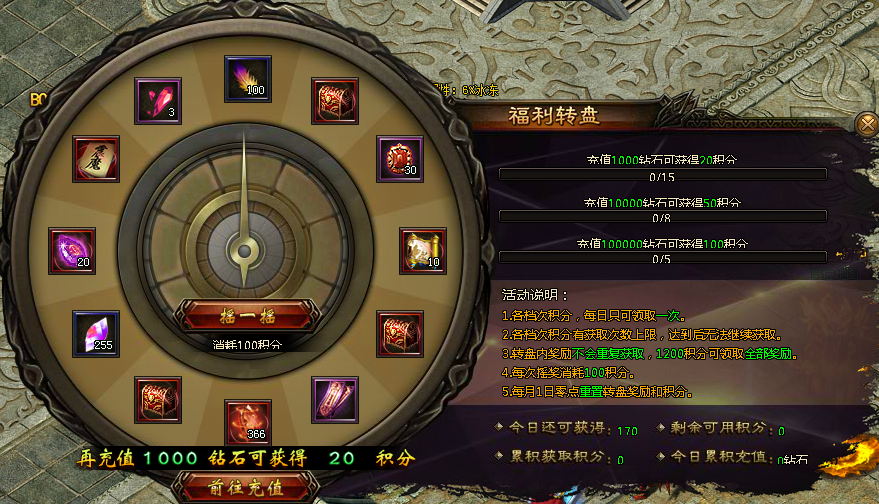Select the red orb prize showing 366
Image resolution: width=879 pixels, height=504 pixels.
246,422
